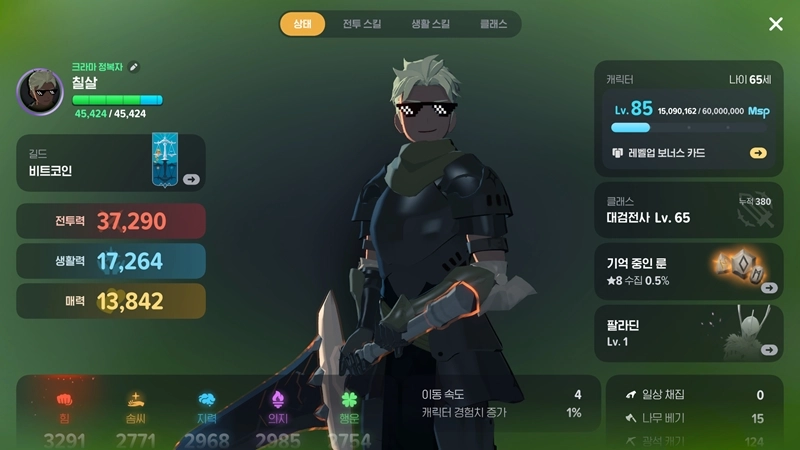View 전투력 37,290 details
Screen dimensions: 800x450
111,221
